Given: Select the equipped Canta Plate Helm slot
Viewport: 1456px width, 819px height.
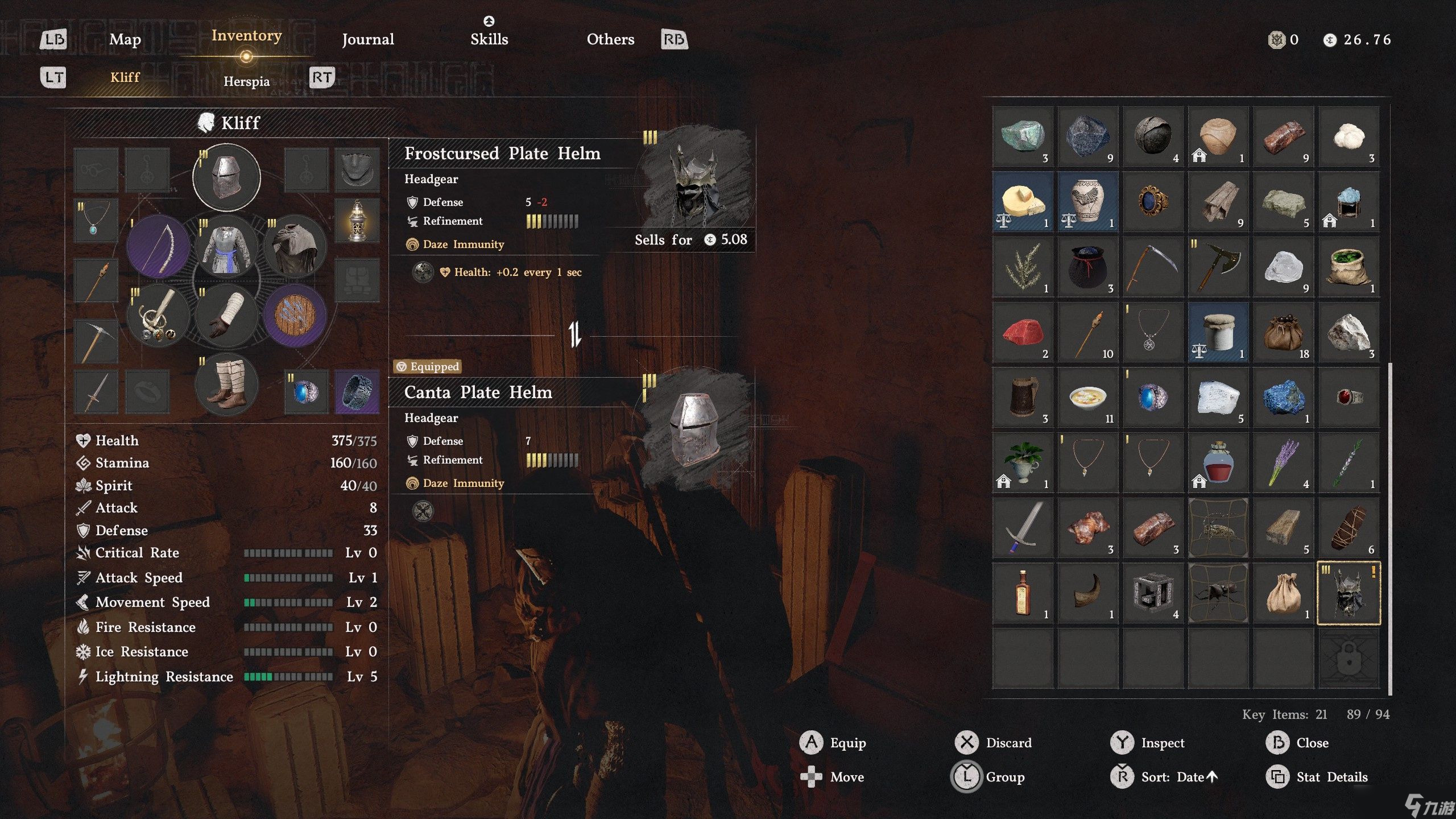Looking at the screenshot, I should click(x=226, y=177).
